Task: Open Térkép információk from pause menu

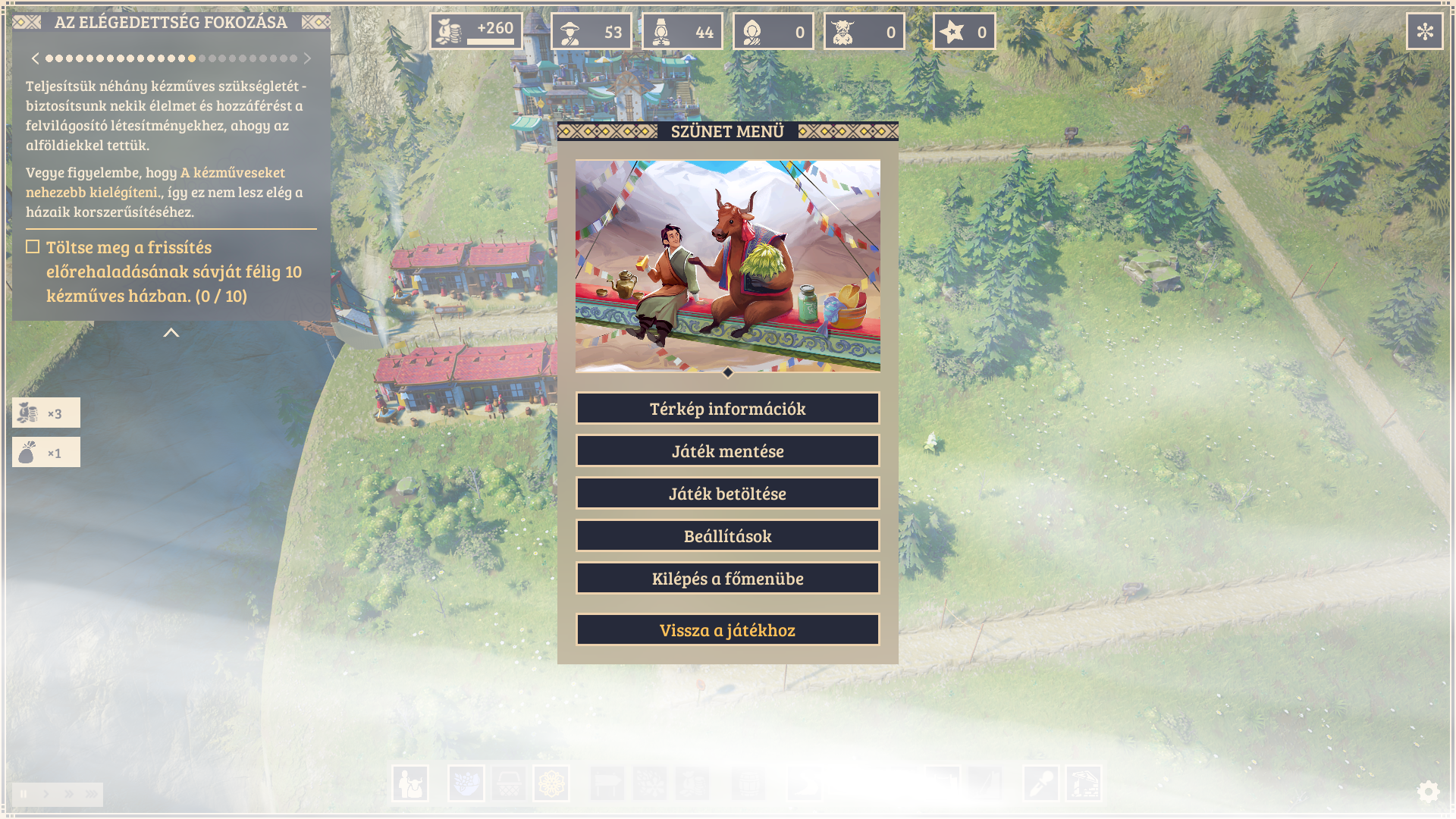Action: pyautogui.click(x=727, y=409)
